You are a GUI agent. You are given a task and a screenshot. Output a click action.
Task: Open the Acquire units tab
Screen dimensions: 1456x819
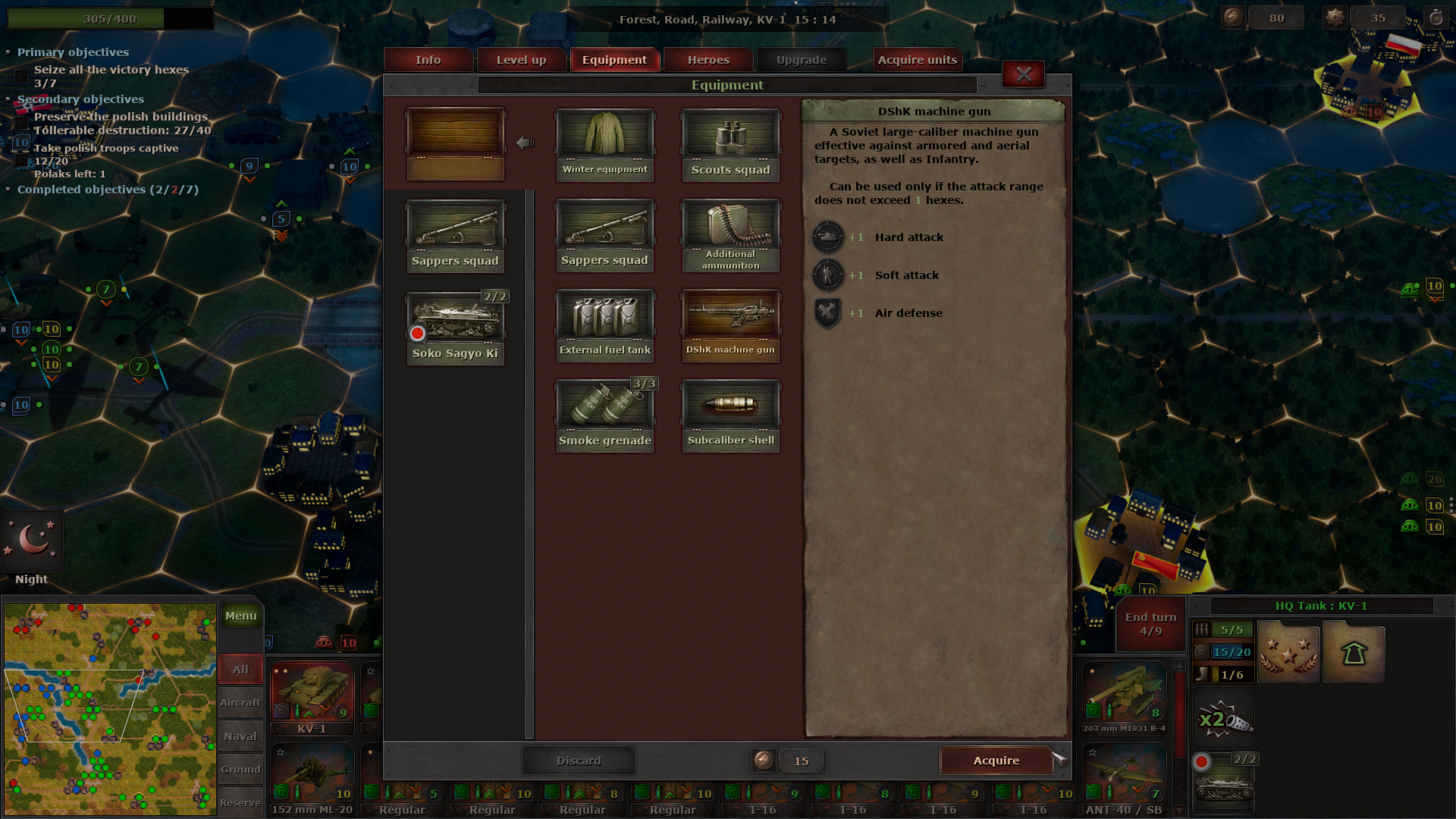pos(917,59)
